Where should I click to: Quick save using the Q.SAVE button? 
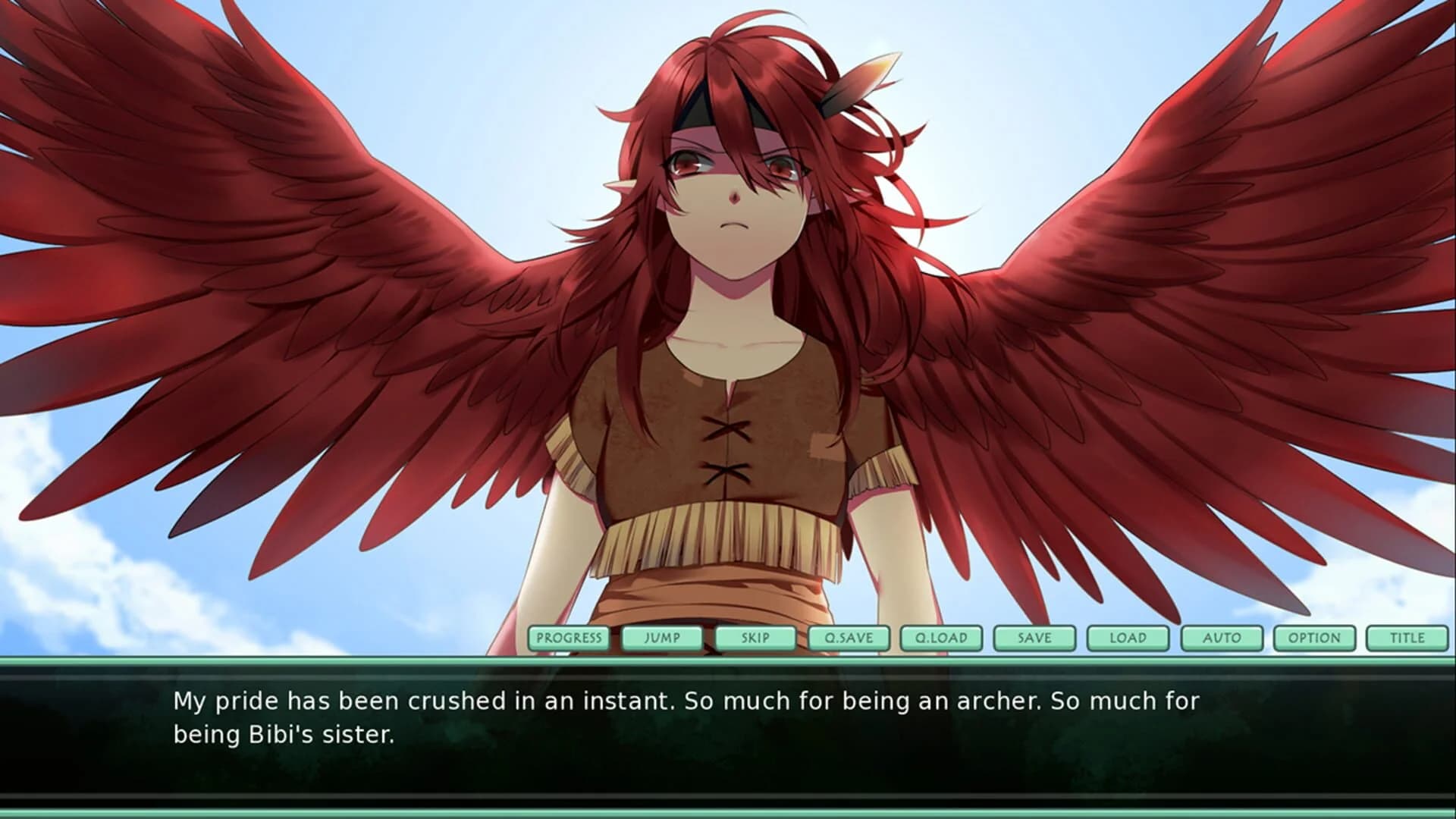(849, 638)
